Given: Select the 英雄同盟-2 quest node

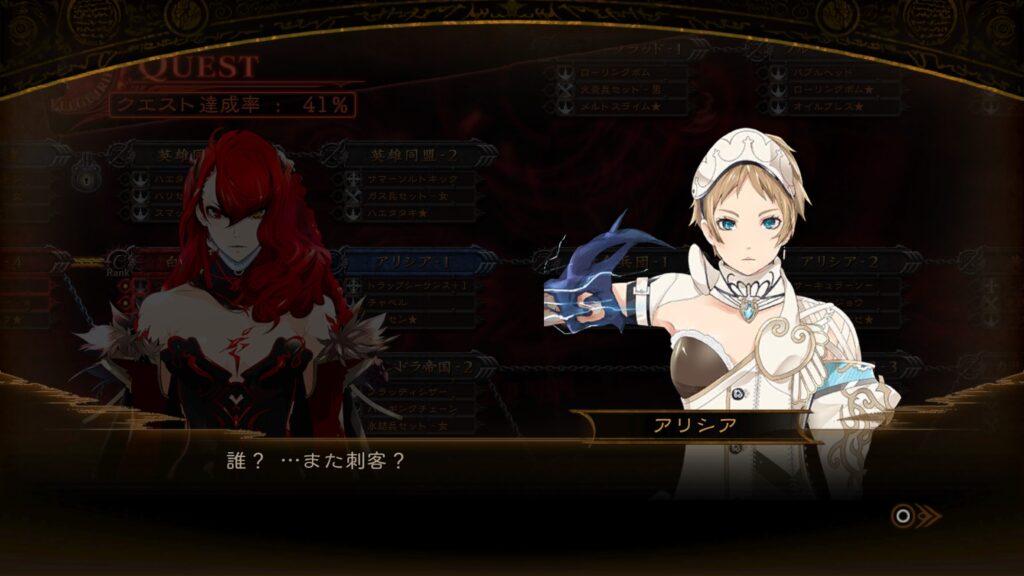Looking at the screenshot, I should [x=407, y=155].
